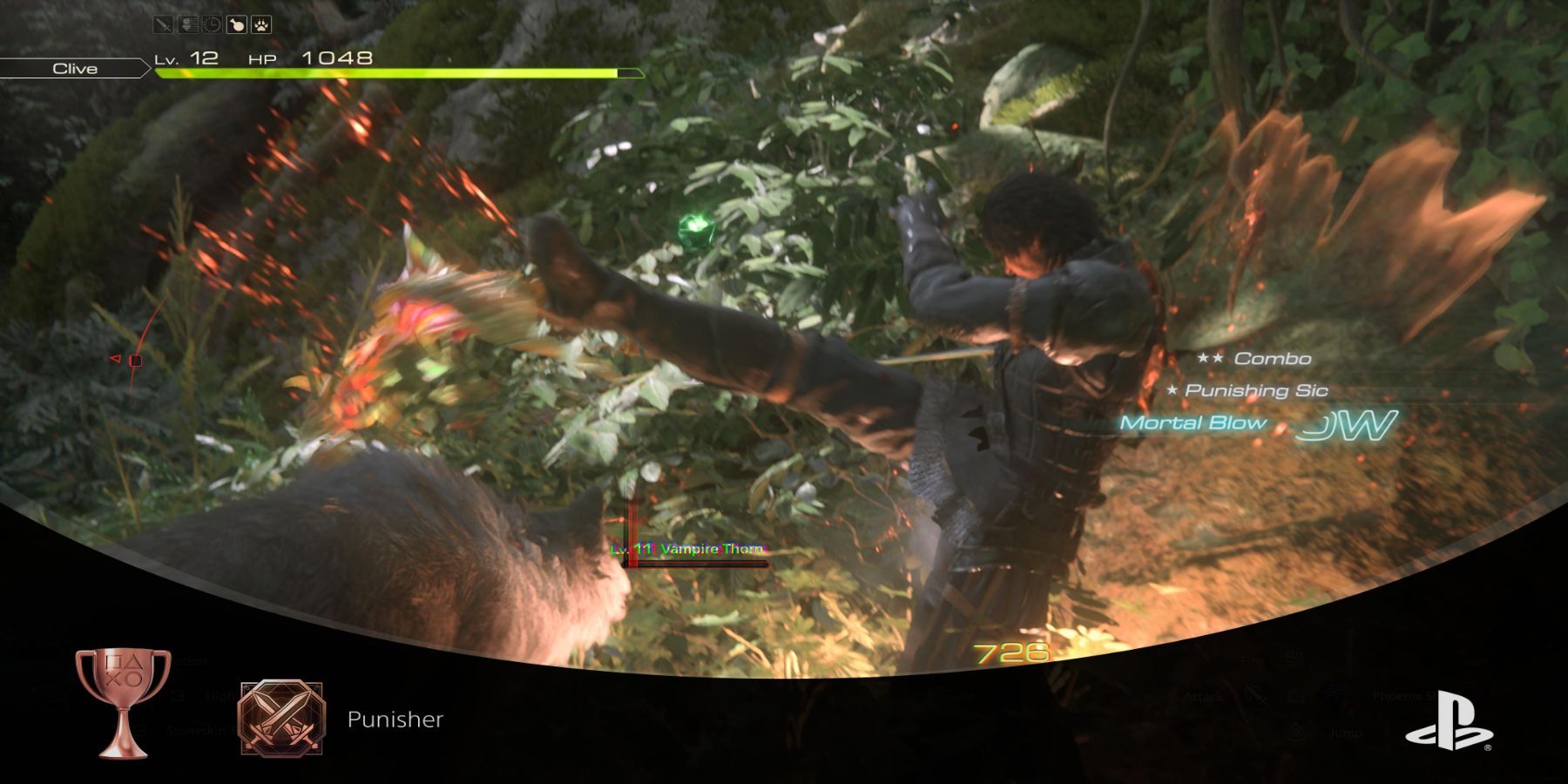
Task: Toggle the Punishing Sic combo indicator
Action: (x=1250, y=392)
